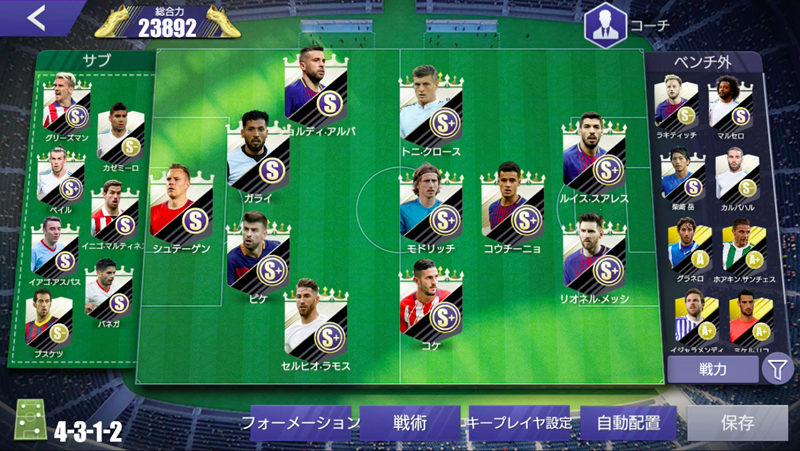The width and height of the screenshot is (800, 451).
Task: Open the player filter funnel icon
Action: [777, 369]
